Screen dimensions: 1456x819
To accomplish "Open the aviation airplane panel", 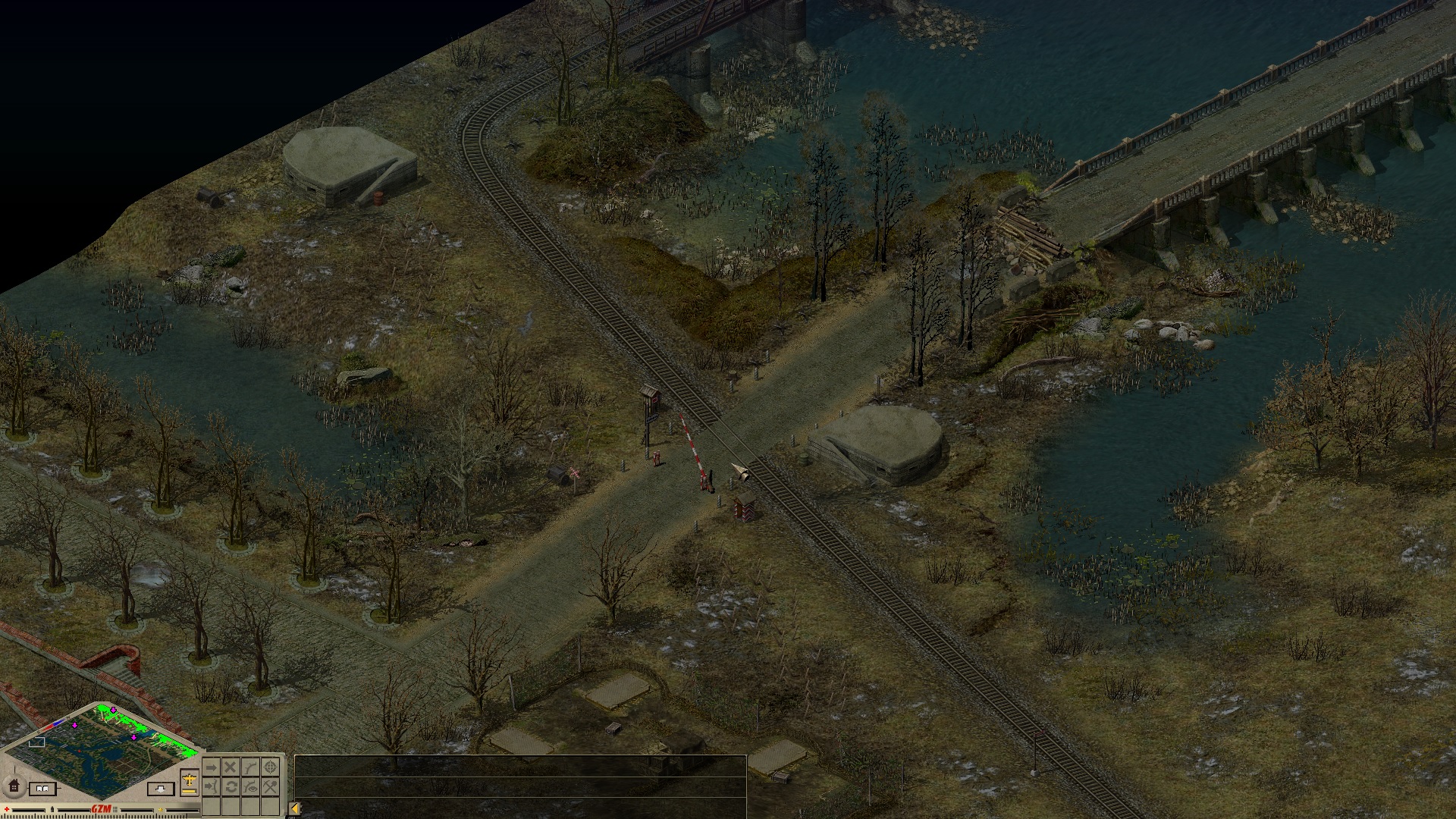I will (x=190, y=781).
